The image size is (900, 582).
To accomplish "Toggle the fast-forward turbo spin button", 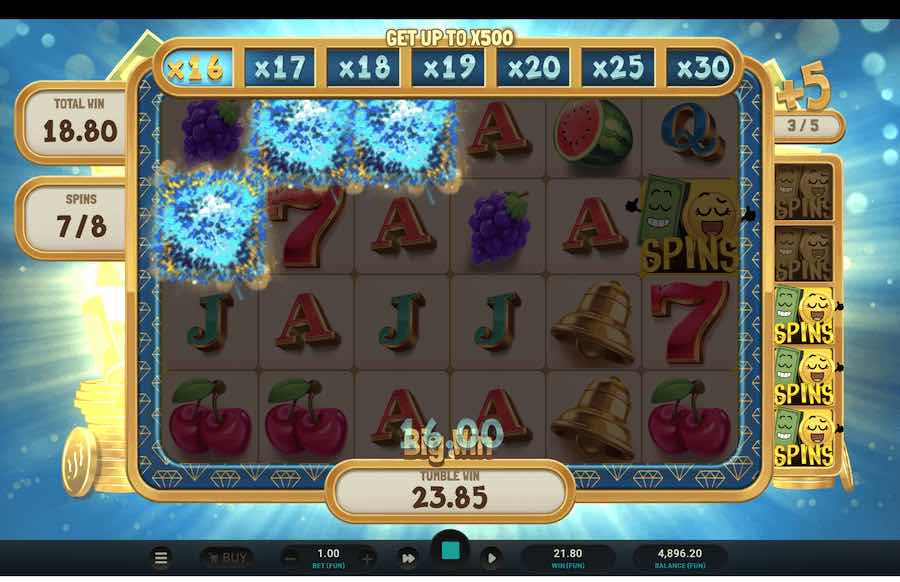I will tap(408, 558).
